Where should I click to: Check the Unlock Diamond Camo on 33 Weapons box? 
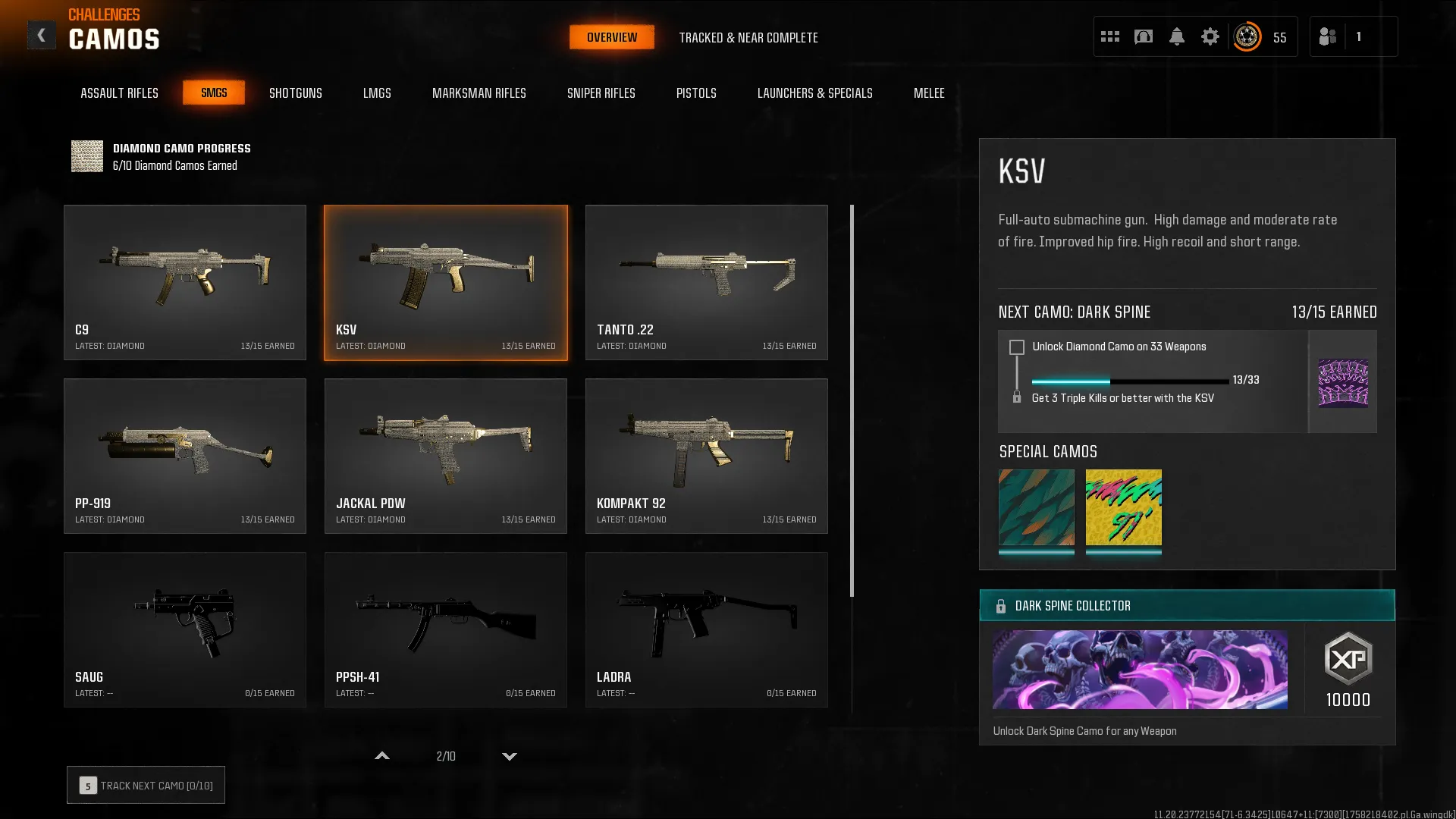pos(1015,347)
